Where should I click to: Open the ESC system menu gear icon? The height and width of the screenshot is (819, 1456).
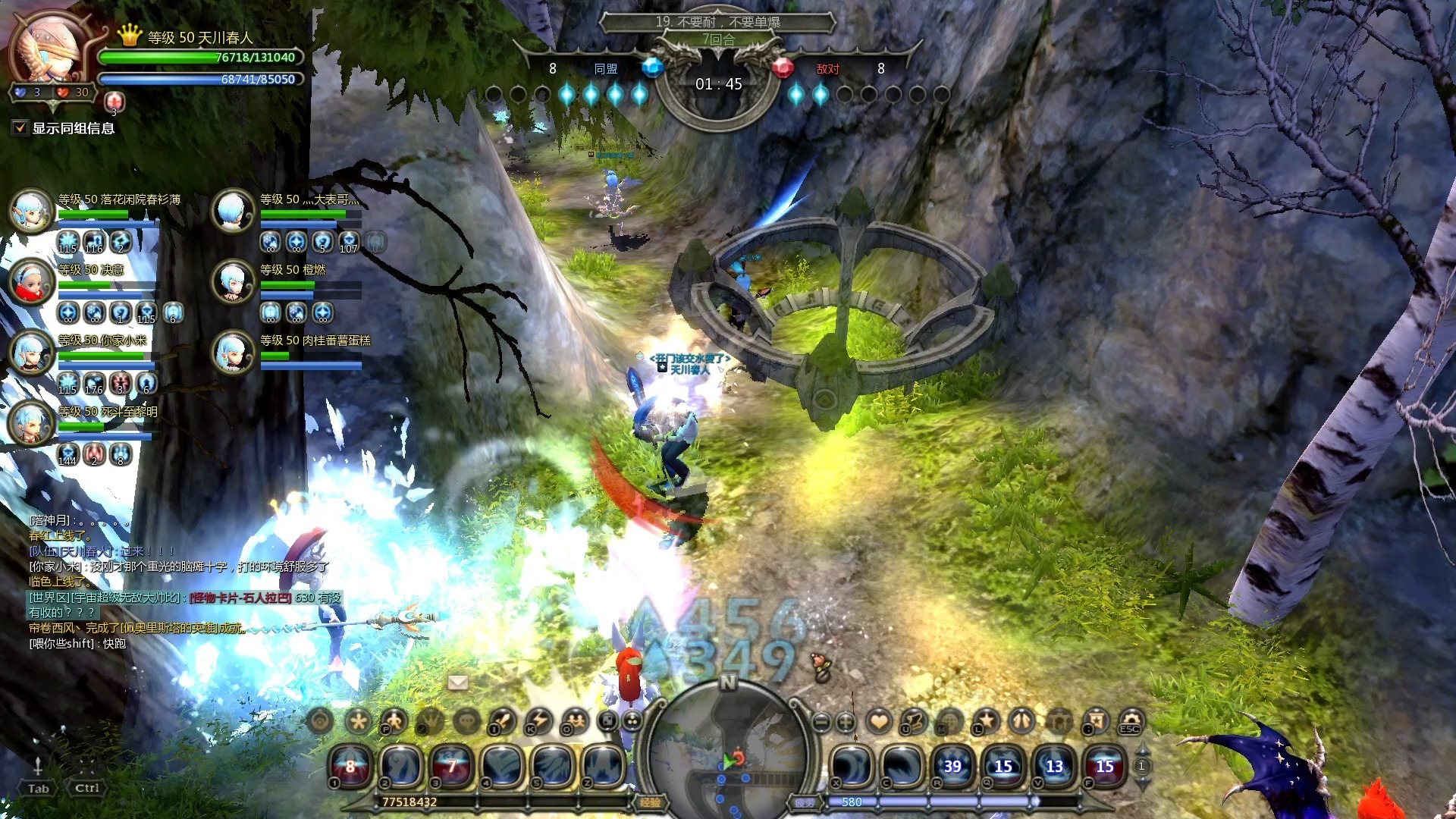[x=1131, y=720]
